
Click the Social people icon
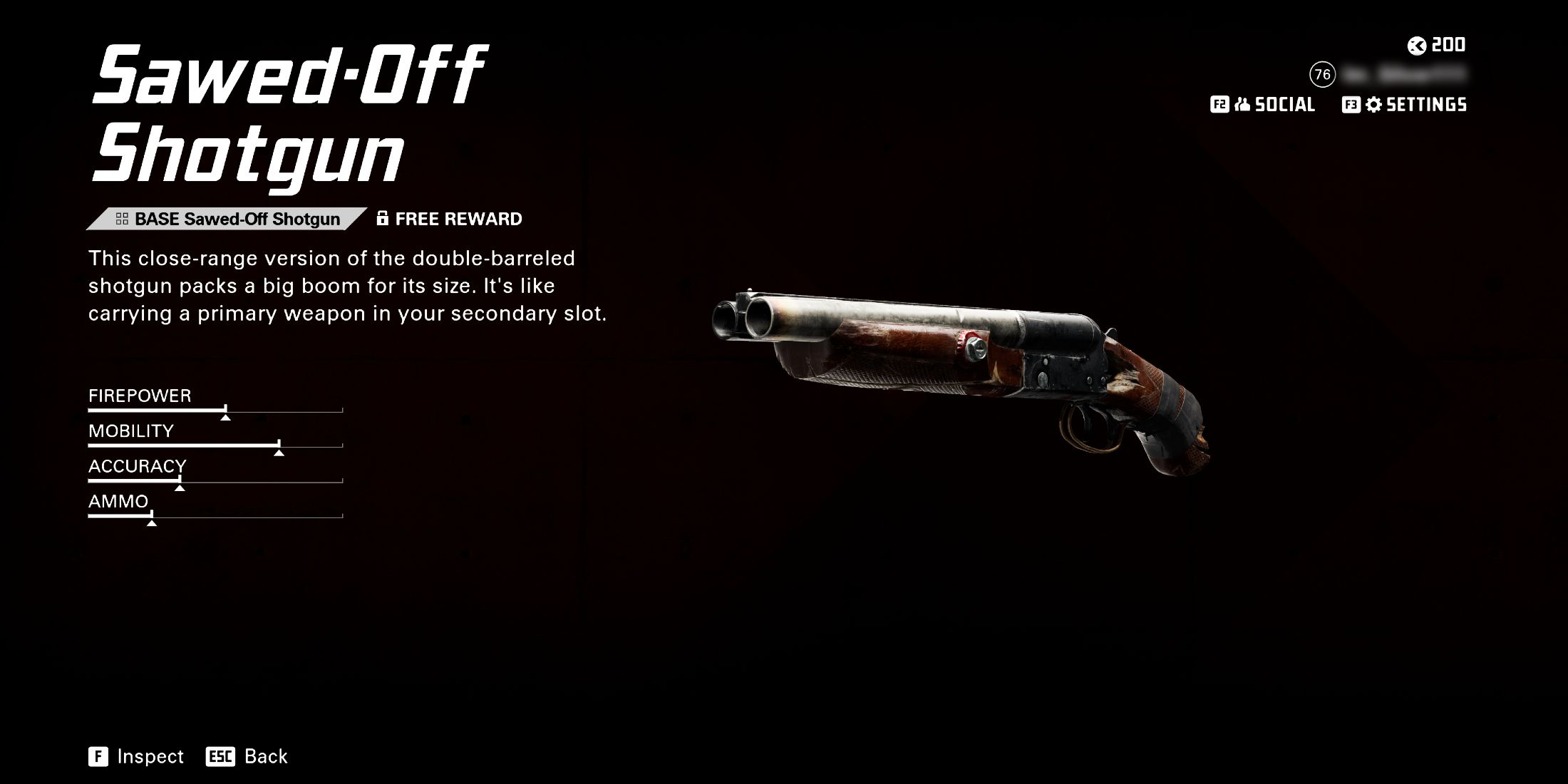coord(1242,105)
